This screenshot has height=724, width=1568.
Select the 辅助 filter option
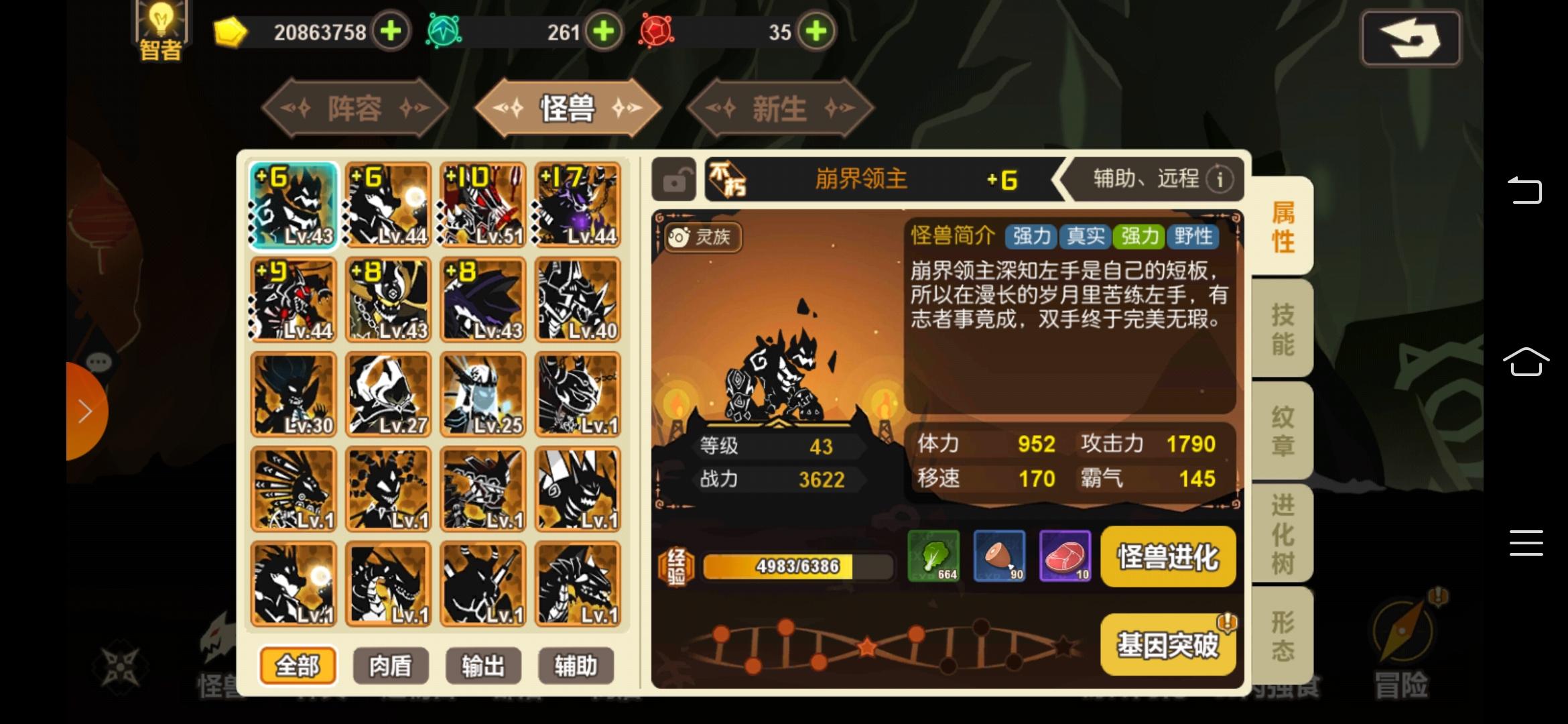pos(575,666)
